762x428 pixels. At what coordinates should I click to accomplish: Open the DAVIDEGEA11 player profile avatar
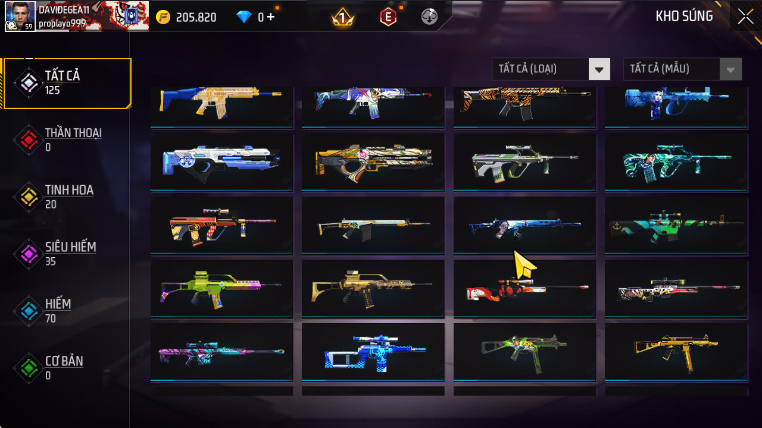click(20, 16)
